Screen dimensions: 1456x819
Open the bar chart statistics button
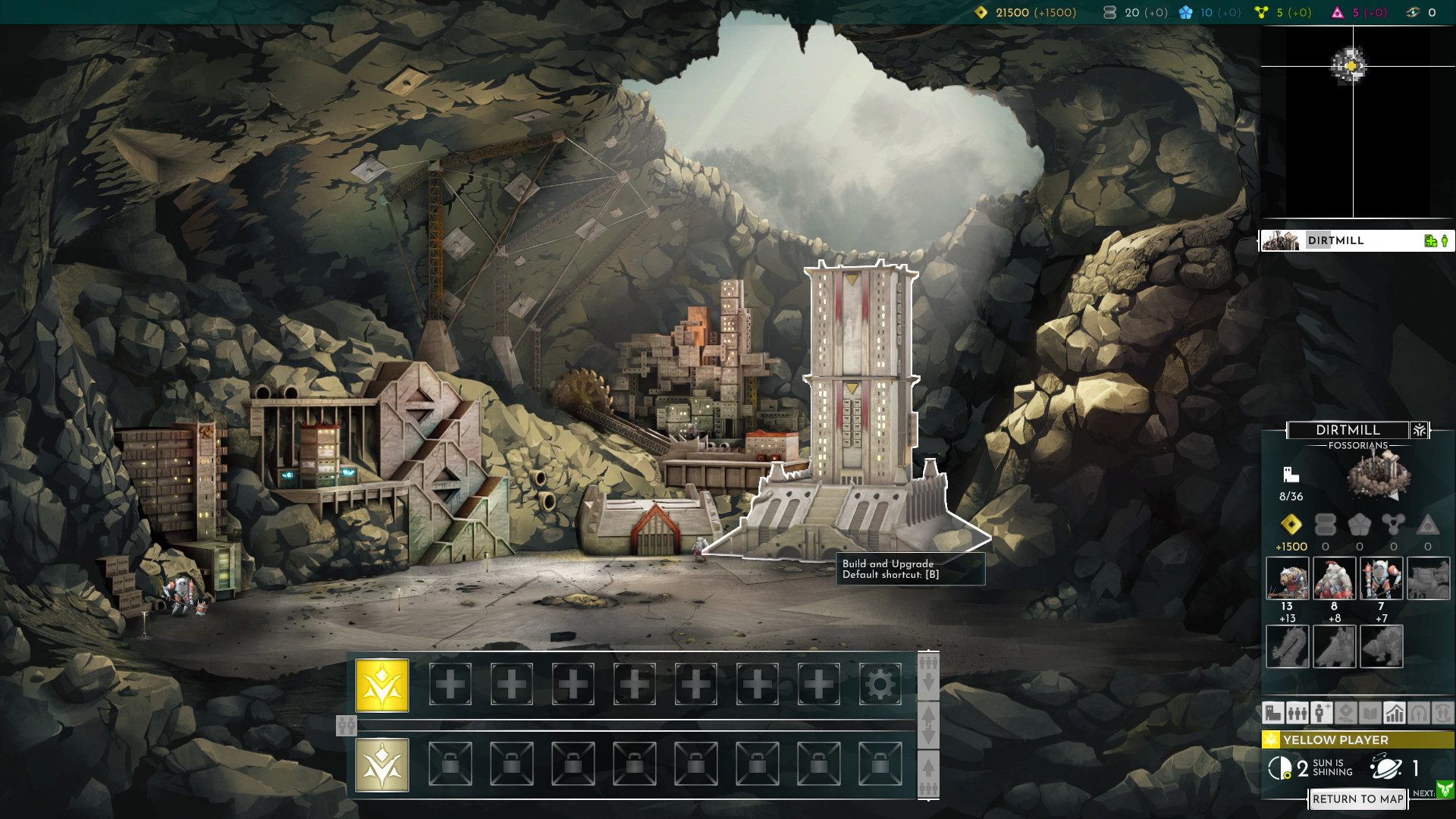(x=1394, y=713)
